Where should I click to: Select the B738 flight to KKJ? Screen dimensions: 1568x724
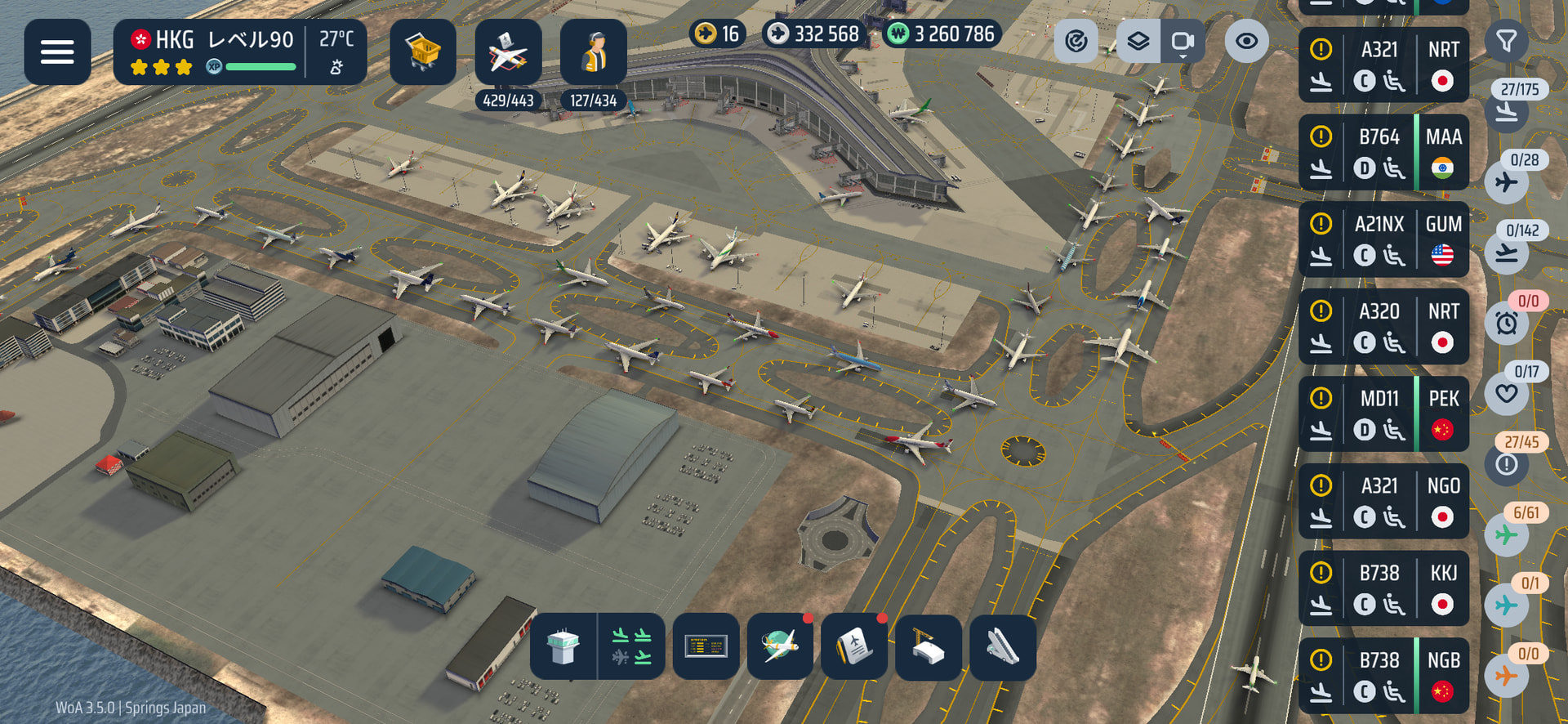point(1383,589)
